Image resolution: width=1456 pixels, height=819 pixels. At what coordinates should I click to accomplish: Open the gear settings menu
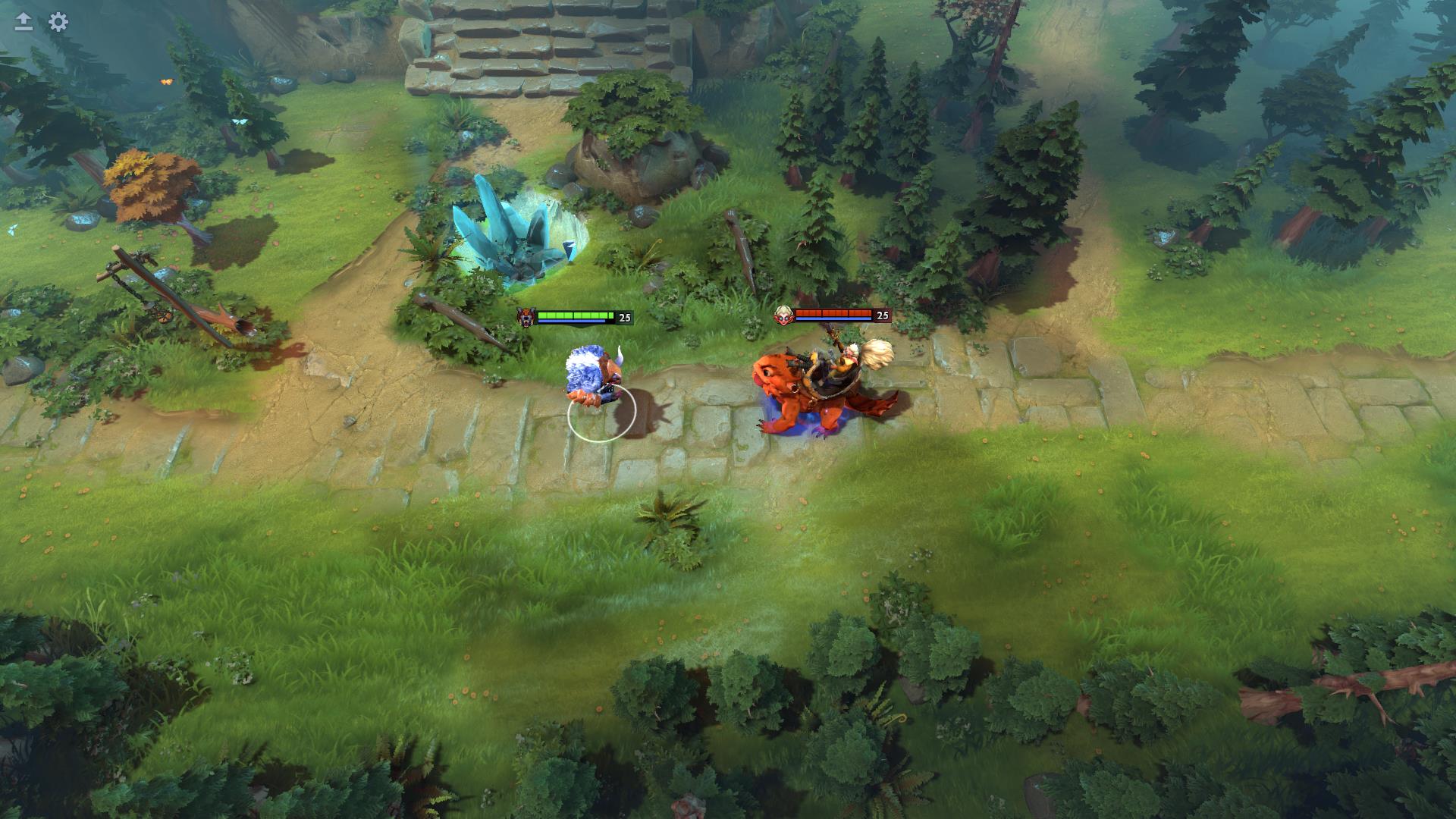coord(58,22)
